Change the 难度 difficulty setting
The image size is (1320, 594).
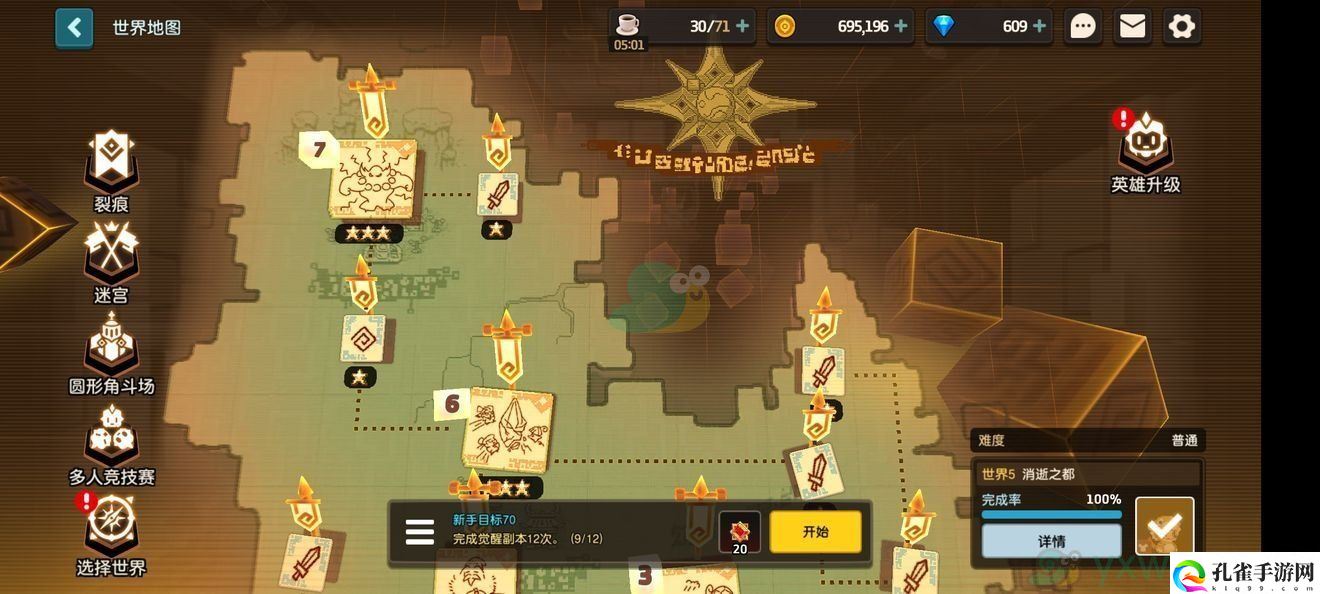(x=1086, y=440)
